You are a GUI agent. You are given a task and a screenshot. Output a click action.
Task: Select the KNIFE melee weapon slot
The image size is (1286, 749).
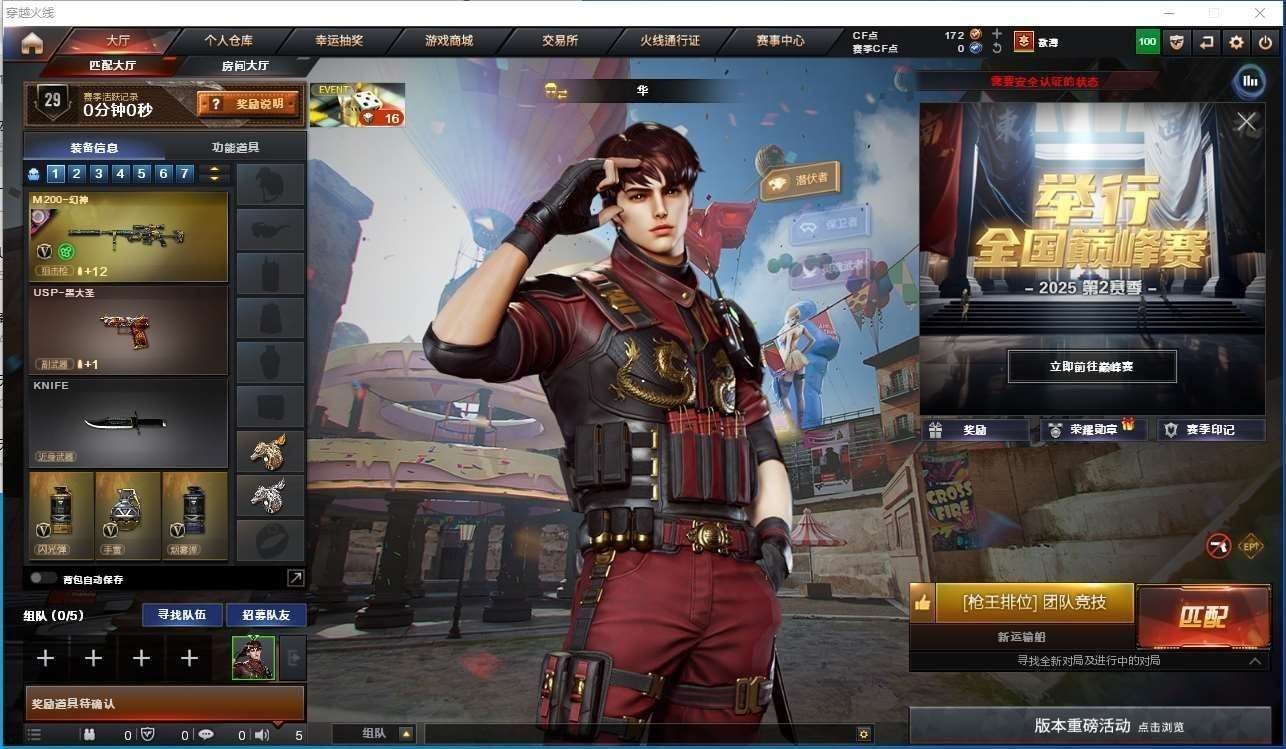click(x=129, y=423)
